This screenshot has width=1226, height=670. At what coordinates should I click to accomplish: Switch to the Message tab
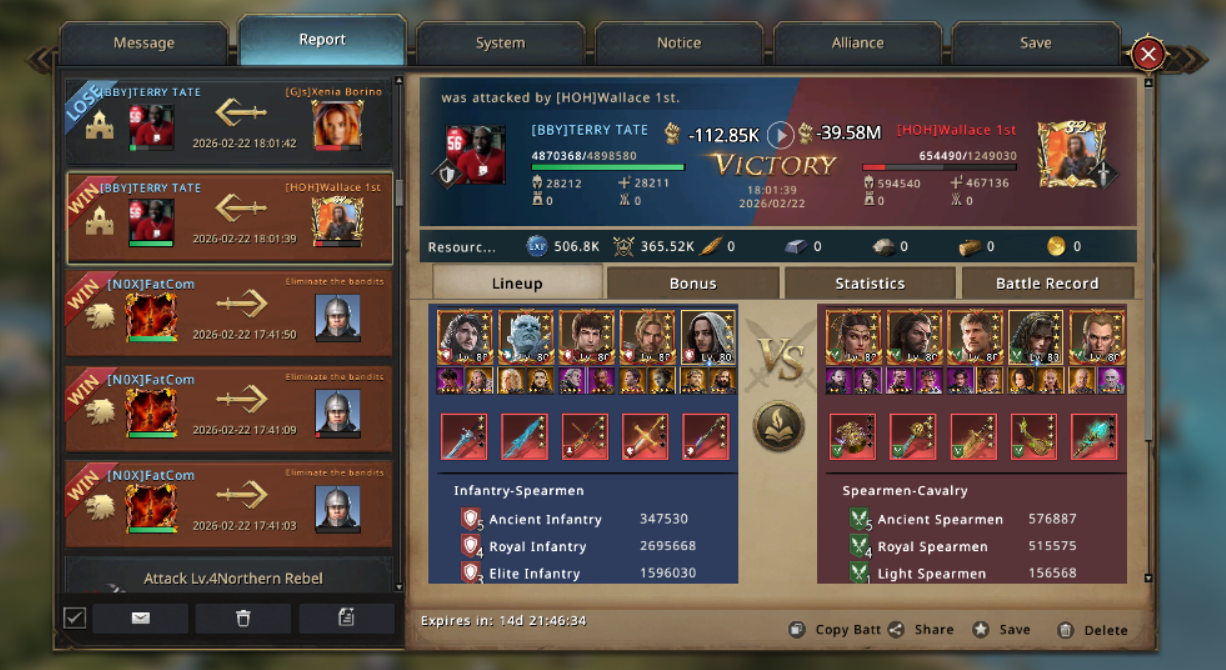[144, 43]
